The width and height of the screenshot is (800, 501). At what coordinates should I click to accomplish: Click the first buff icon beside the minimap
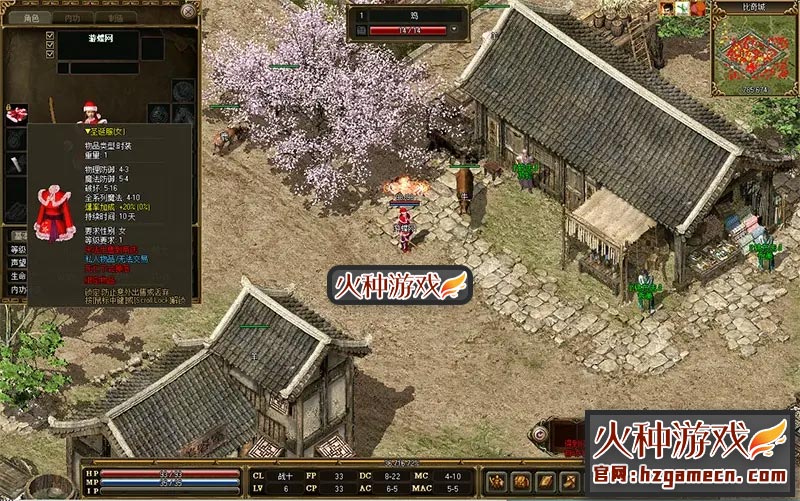pos(666,8)
